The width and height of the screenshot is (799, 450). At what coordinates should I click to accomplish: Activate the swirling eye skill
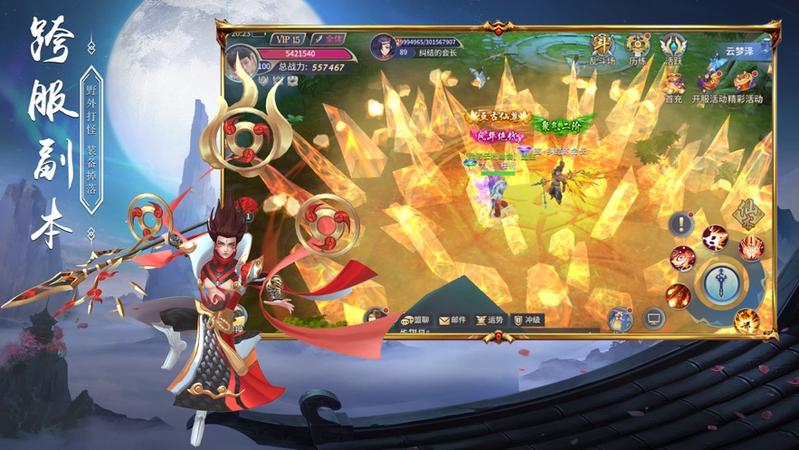[x=682, y=257]
